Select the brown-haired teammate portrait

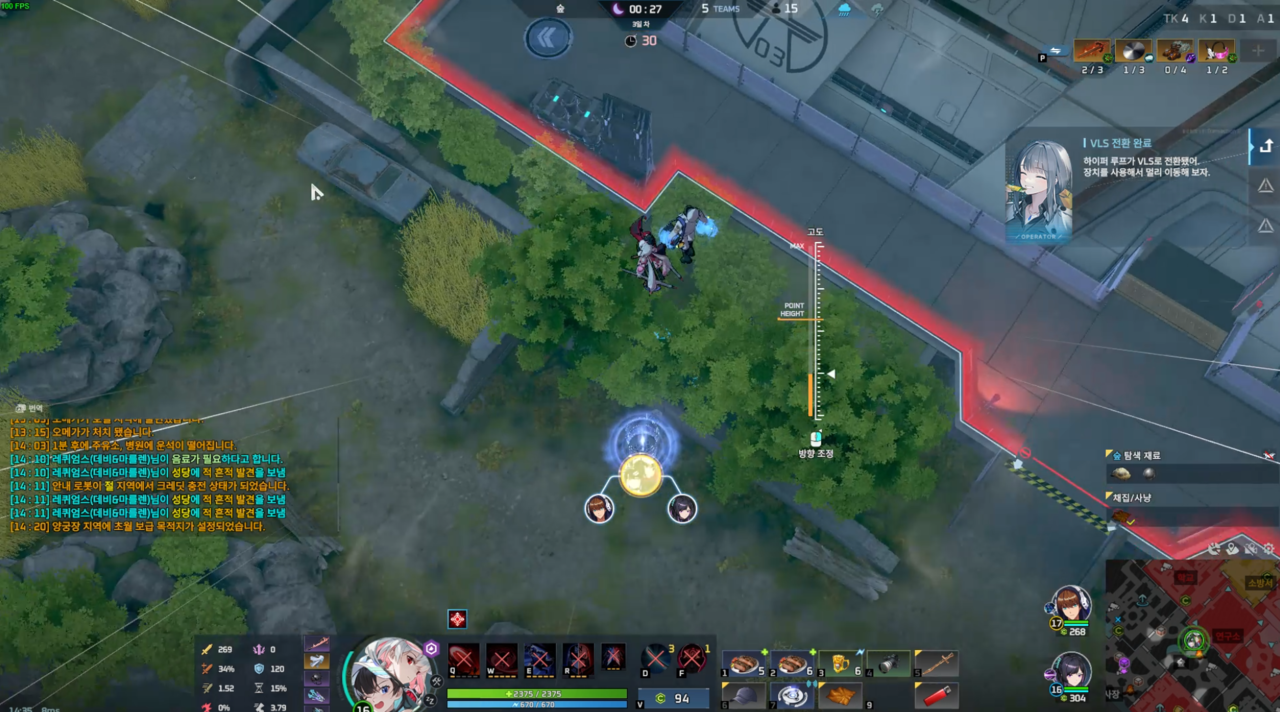pos(1071,606)
